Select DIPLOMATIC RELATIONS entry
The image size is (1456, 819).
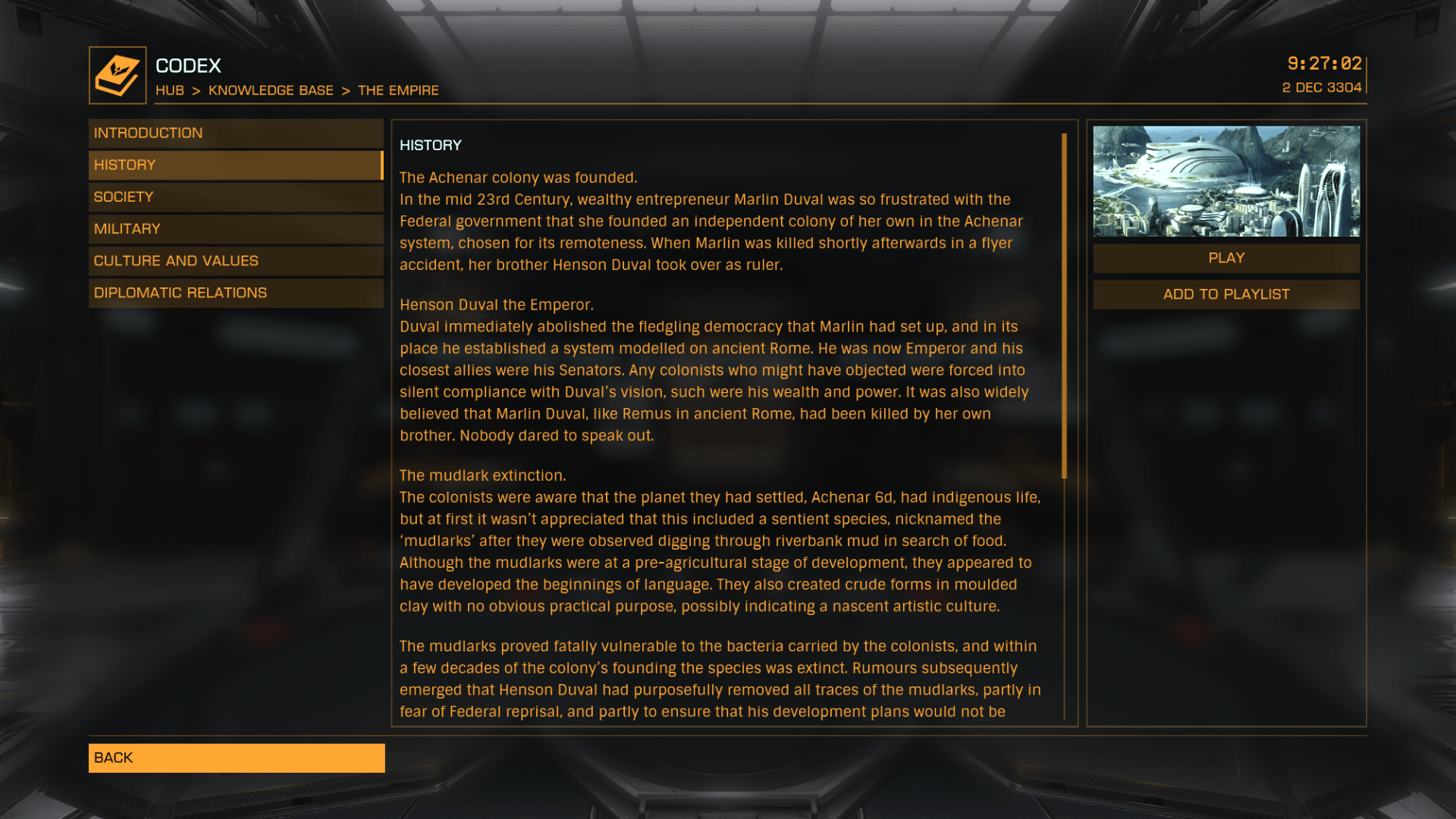point(235,292)
